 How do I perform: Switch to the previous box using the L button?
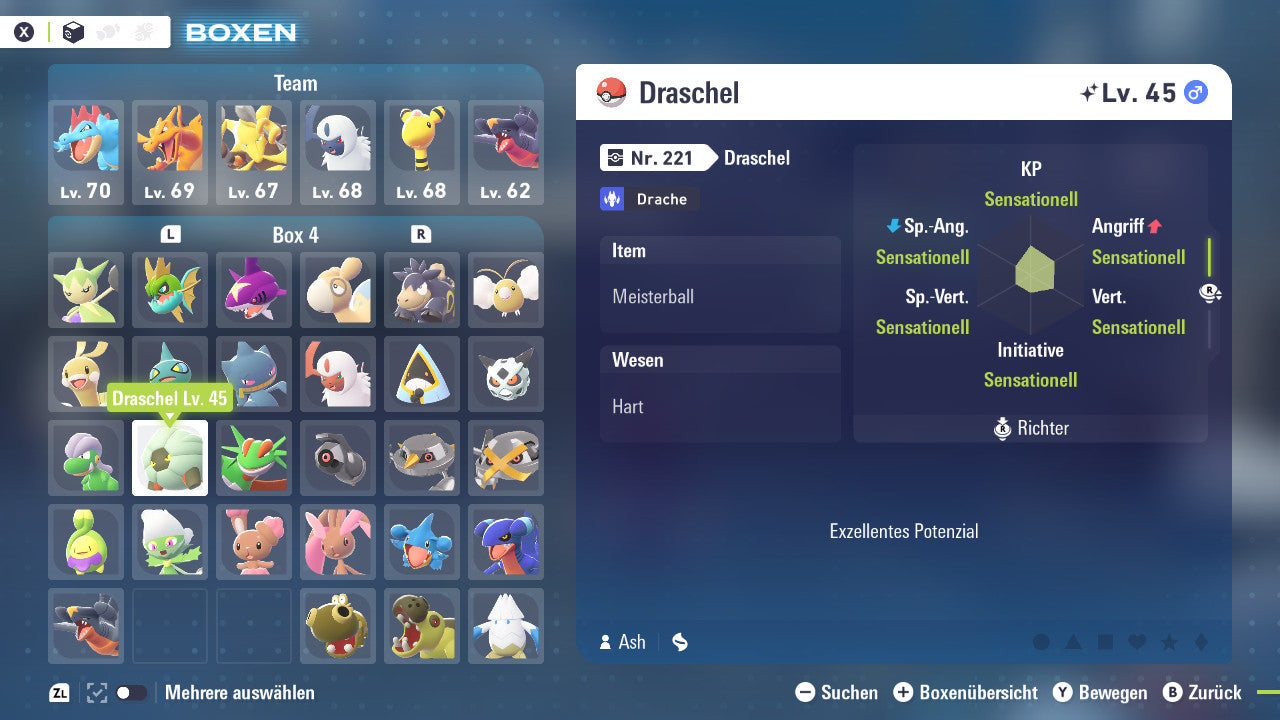(x=171, y=233)
